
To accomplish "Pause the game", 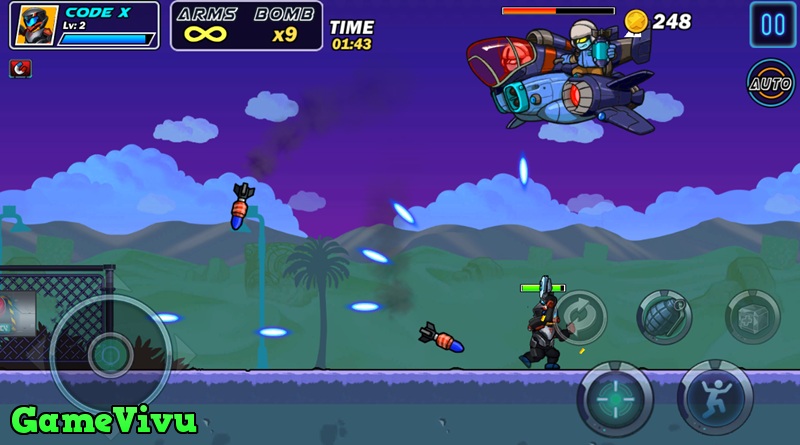I will point(773,24).
